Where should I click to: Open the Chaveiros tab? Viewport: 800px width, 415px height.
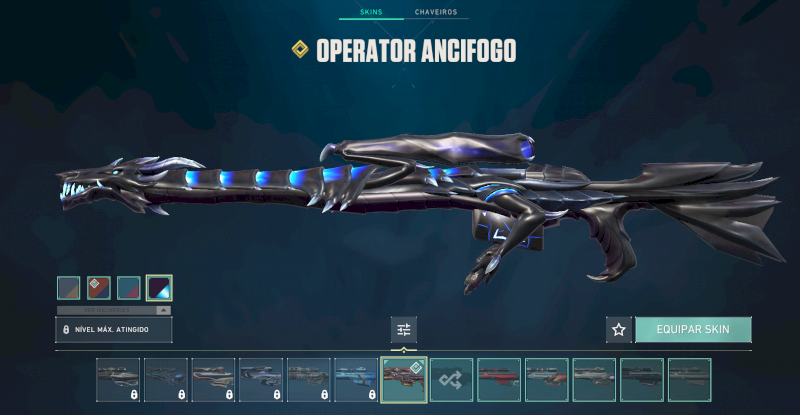click(435, 13)
